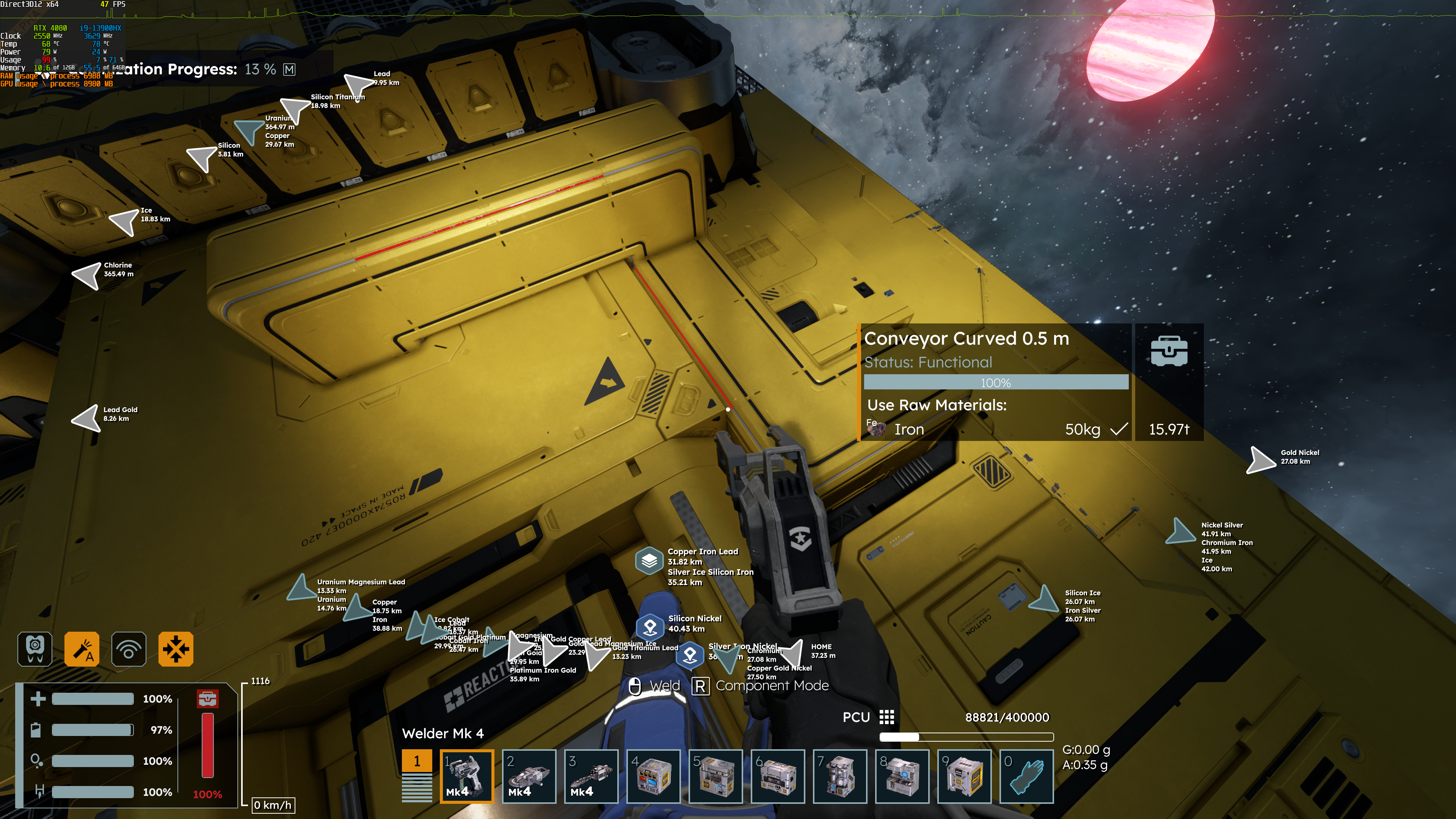The image size is (1456, 819).
Task: Choose the block in hotbar slot 6
Action: click(778, 776)
